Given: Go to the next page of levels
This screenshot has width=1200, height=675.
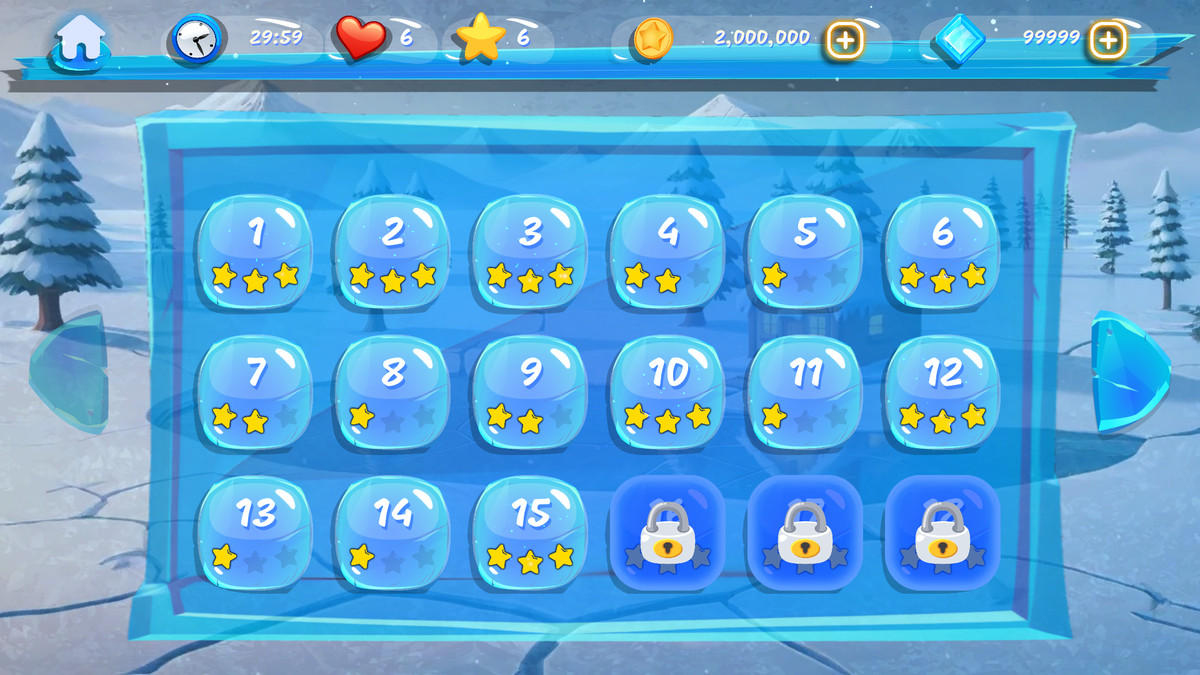Looking at the screenshot, I should coord(1127,372).
